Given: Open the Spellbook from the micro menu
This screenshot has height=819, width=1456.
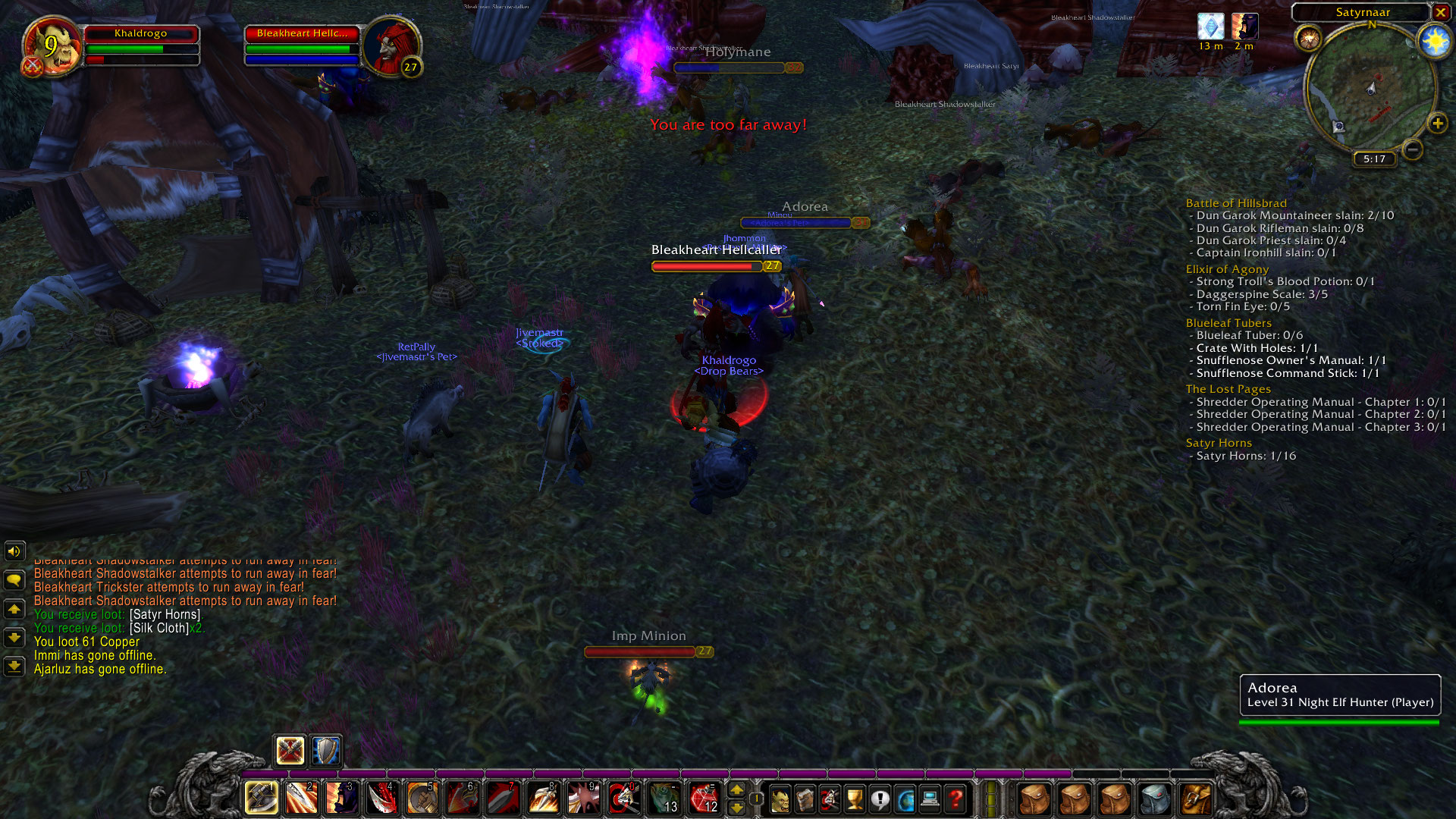Looking at the screenshot, I should tap(805, 798).
